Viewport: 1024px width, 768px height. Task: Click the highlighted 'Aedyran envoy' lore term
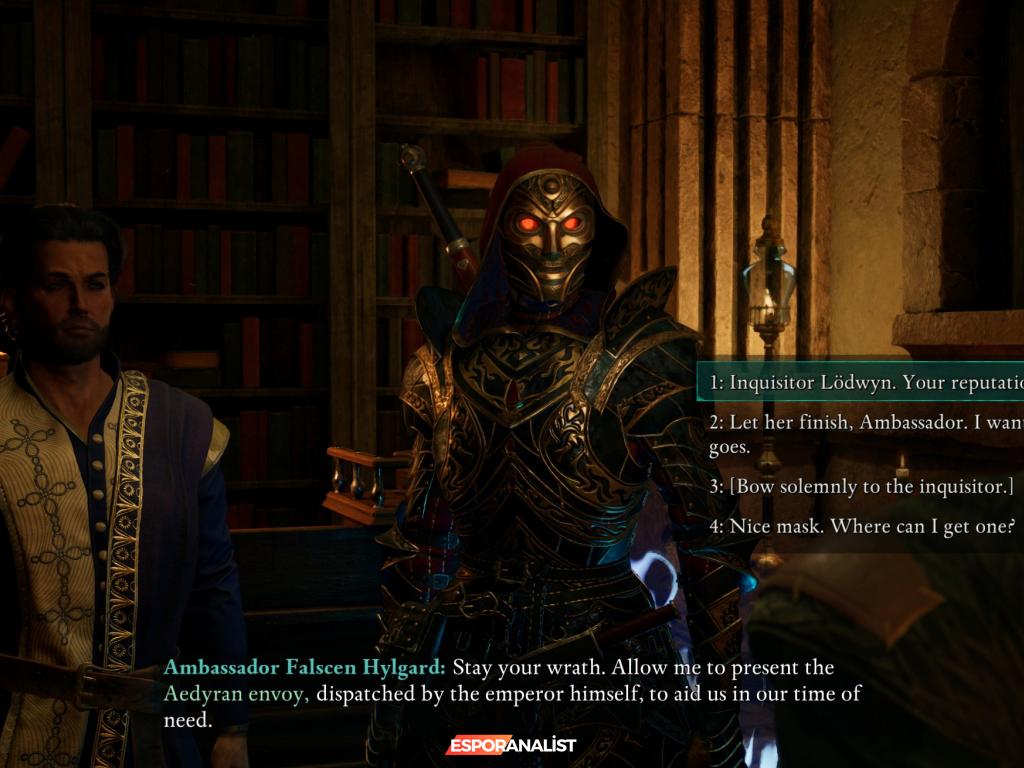pos(235,694)
